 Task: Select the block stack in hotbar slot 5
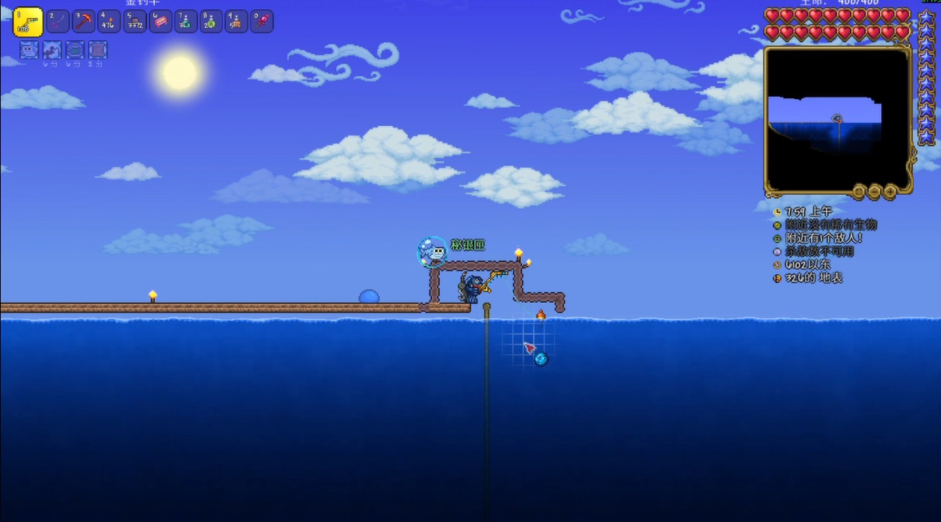[135, 22]
